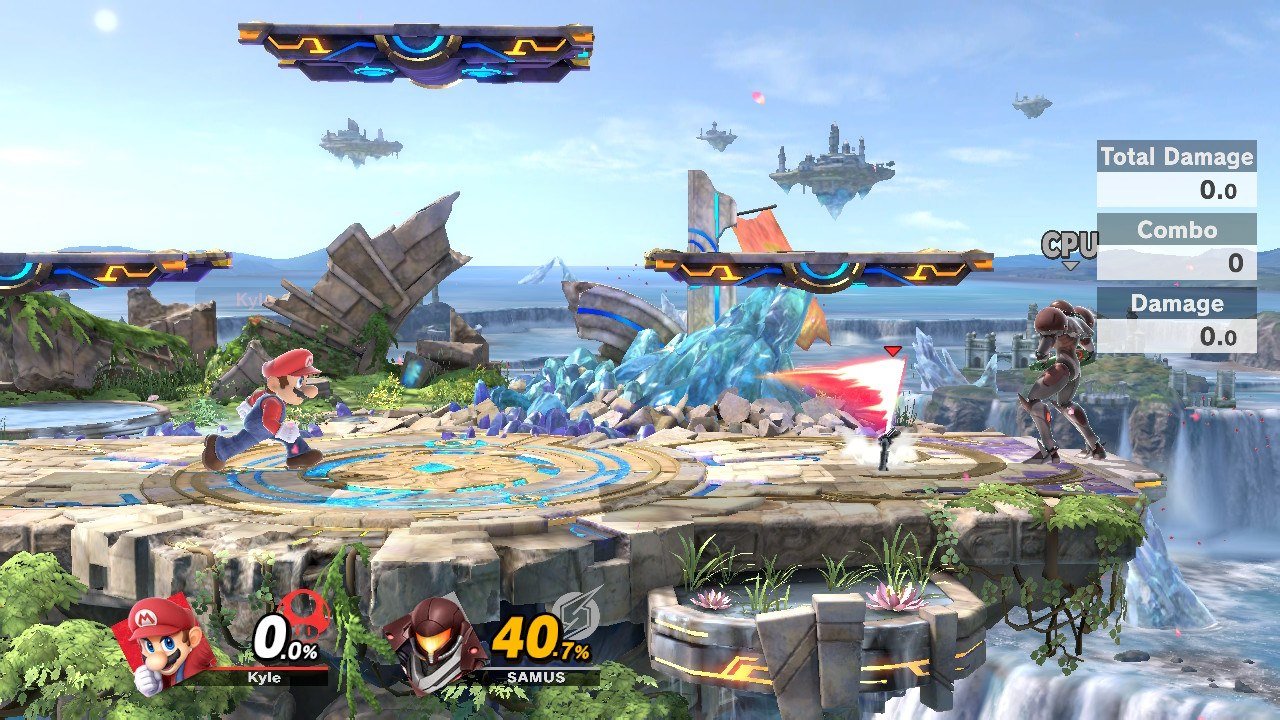Viewport: 1280px width, 720px height.
Task: Toggle the Combo counter panel
Action: pos(1176,244)
